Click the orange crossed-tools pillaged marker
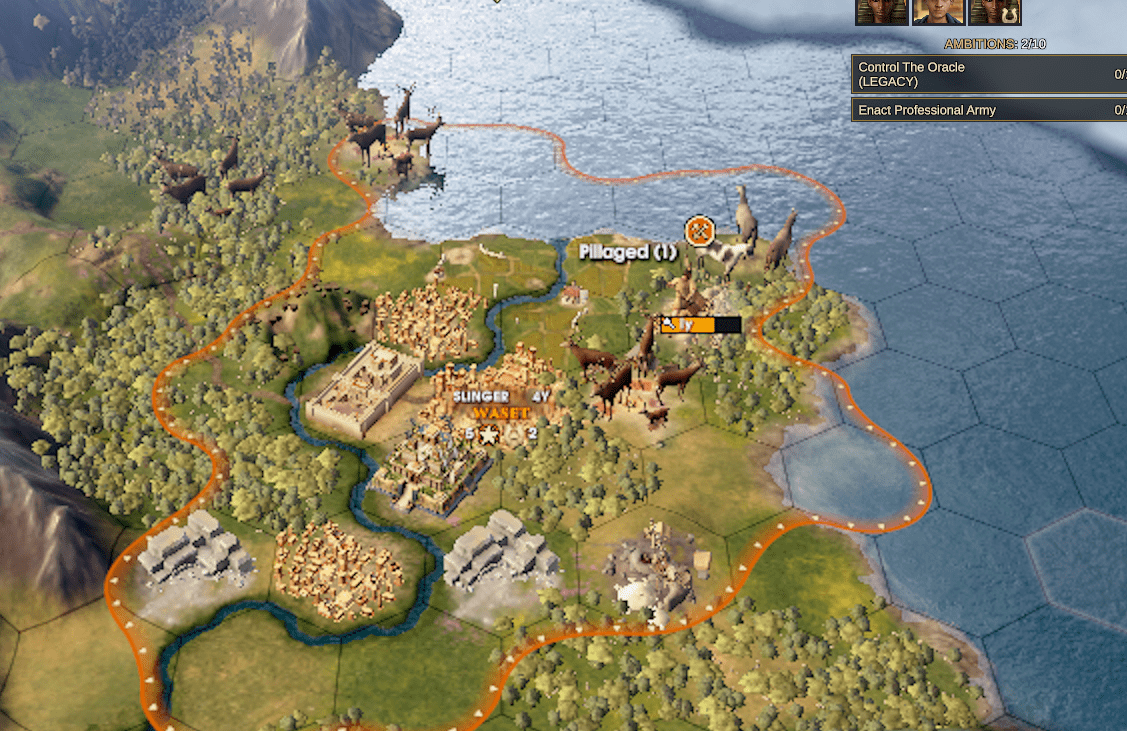This screenshot has height=731, width=1127. [700, 231]
